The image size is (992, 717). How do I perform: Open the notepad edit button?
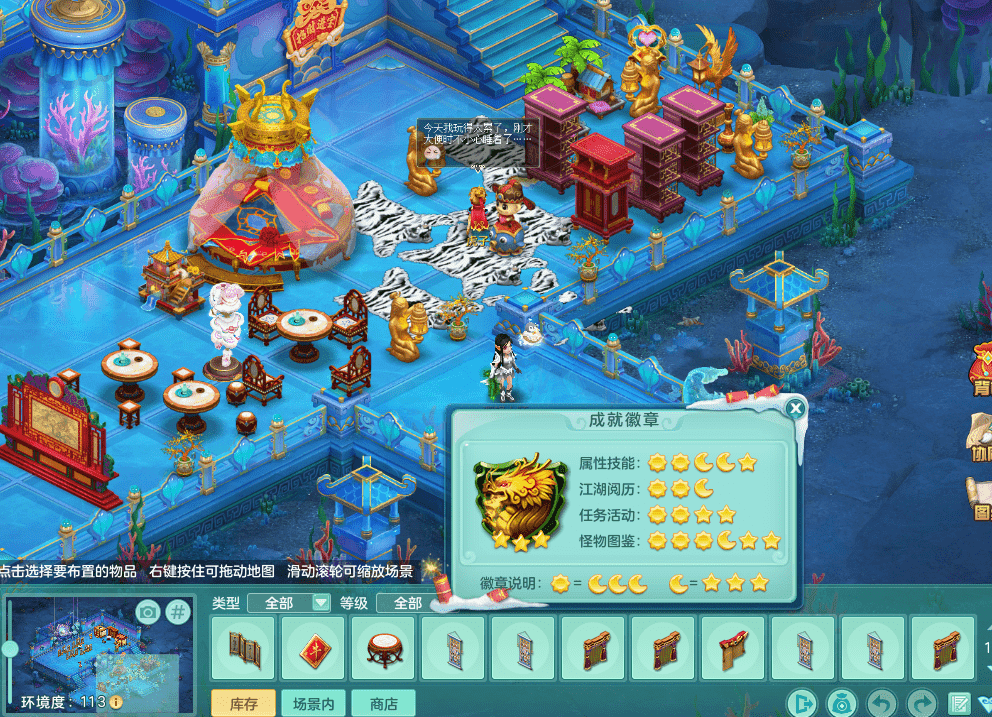tap(959, 702)
